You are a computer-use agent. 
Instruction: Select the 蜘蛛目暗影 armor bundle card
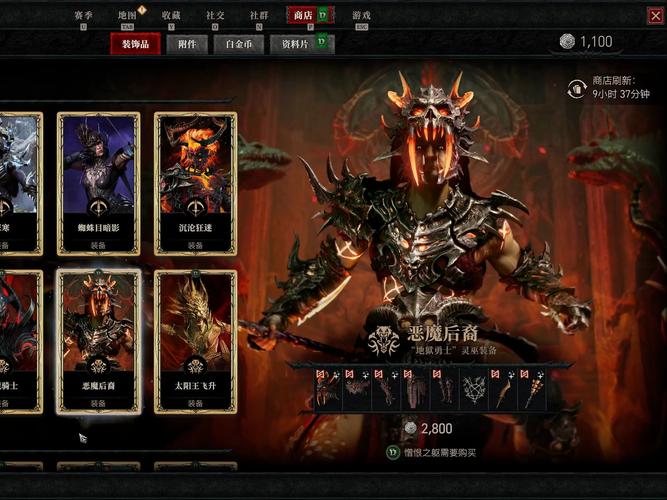(x=97, y=180)
